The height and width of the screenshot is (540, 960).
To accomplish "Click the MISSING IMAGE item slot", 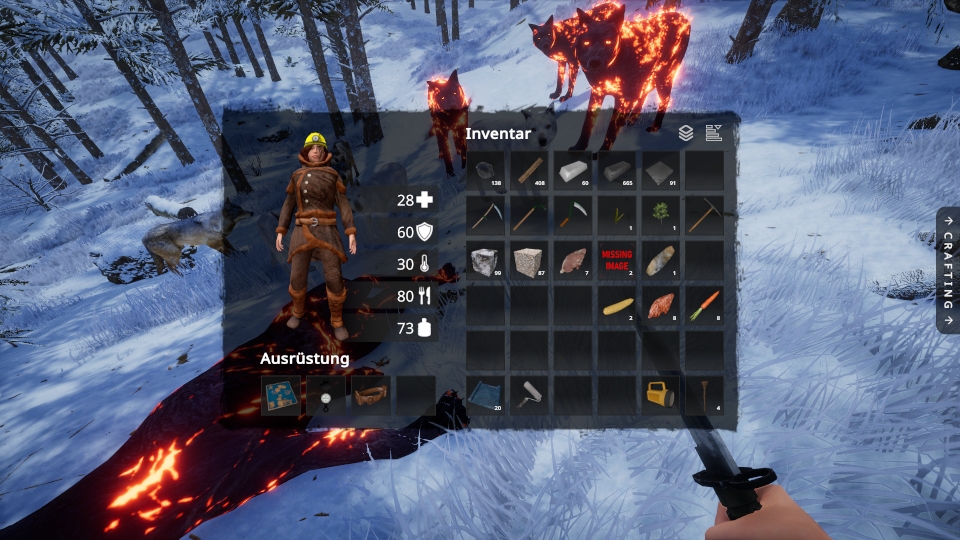I will (617, 260).
